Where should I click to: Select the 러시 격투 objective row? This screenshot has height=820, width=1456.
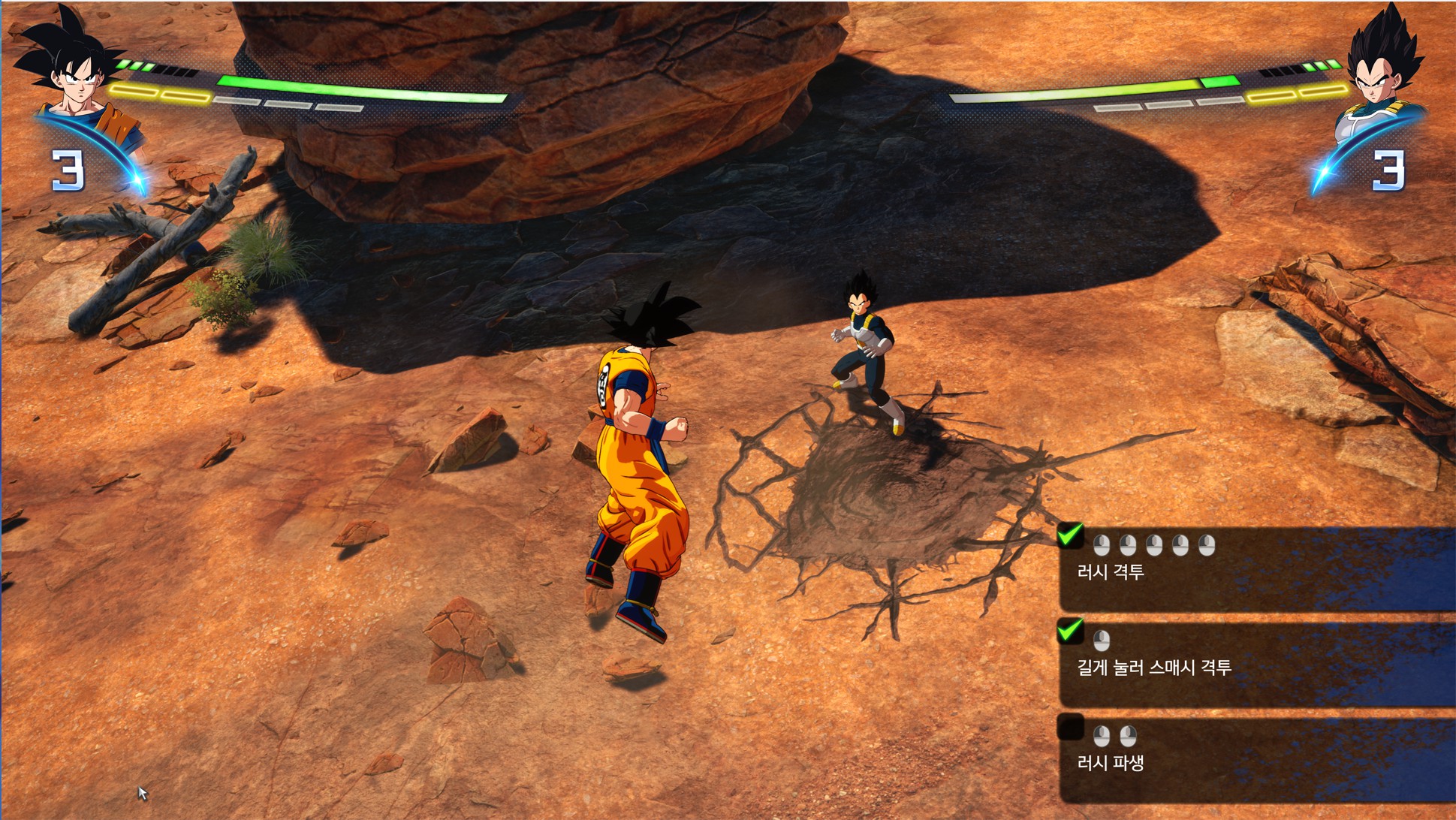point(1254,569)
